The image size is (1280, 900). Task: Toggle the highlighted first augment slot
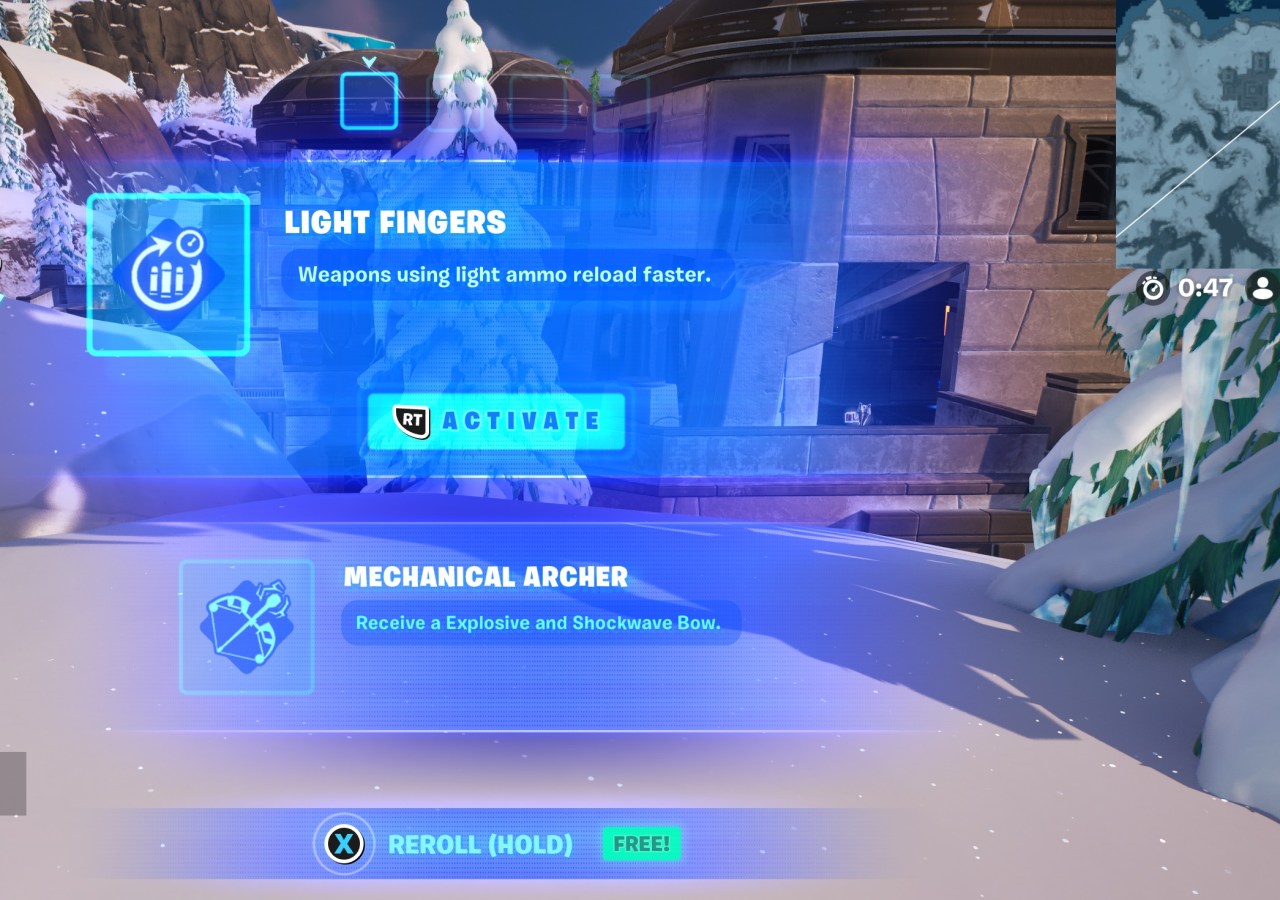point(368,100)
